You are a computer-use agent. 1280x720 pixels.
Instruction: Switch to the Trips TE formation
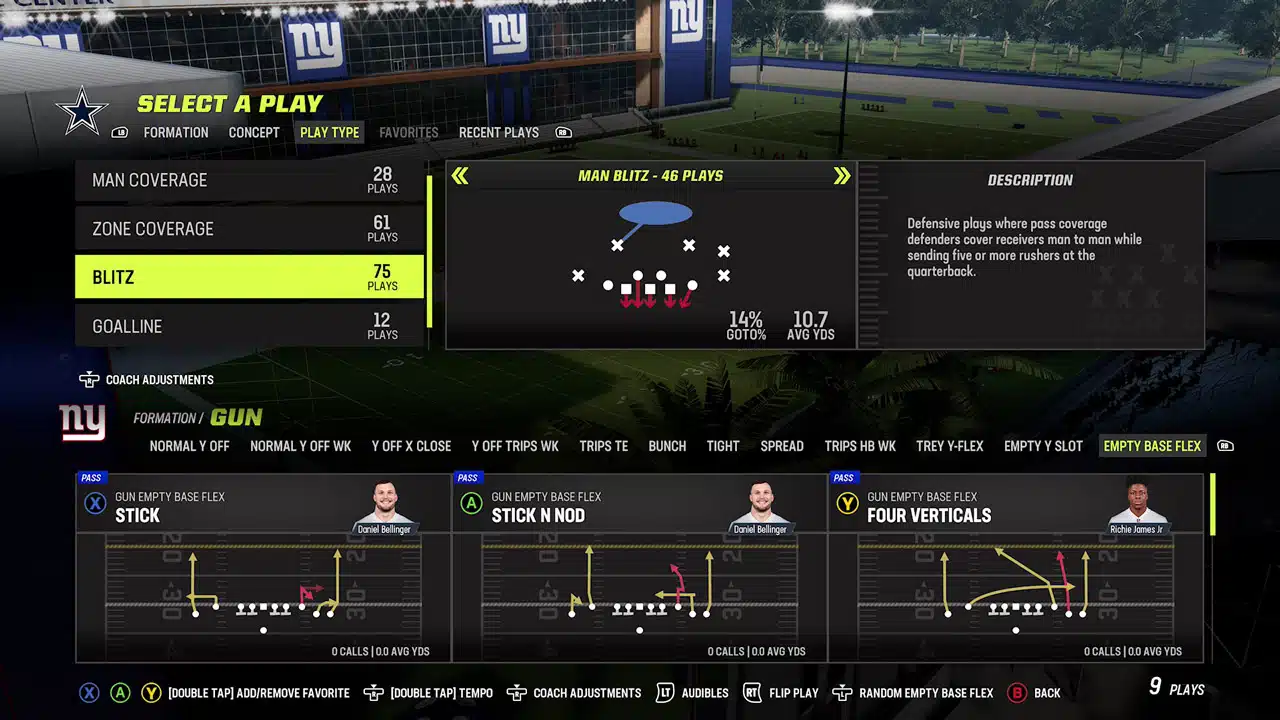click(603, 446)
